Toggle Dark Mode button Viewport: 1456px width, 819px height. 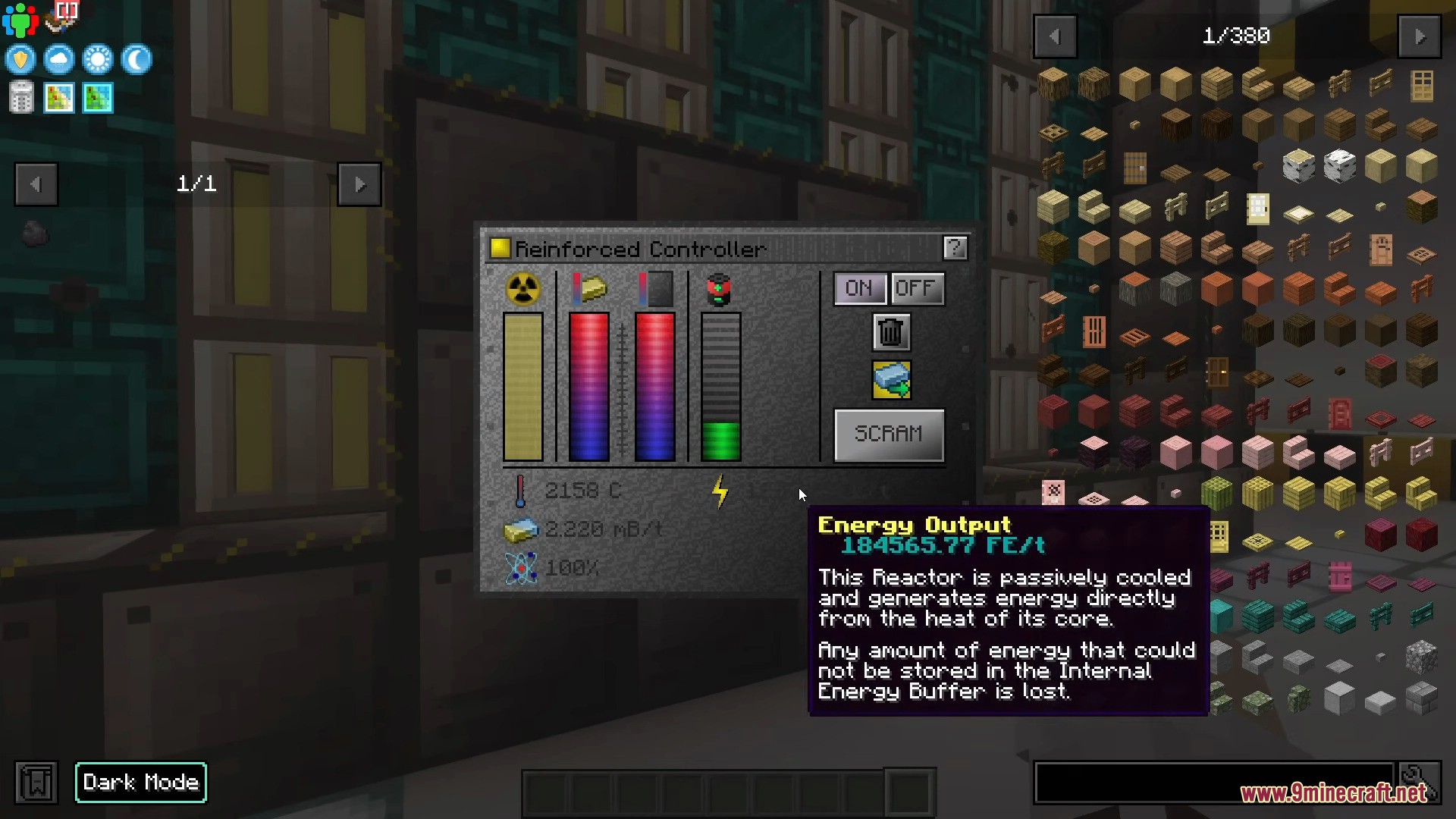tap(141, 782)
